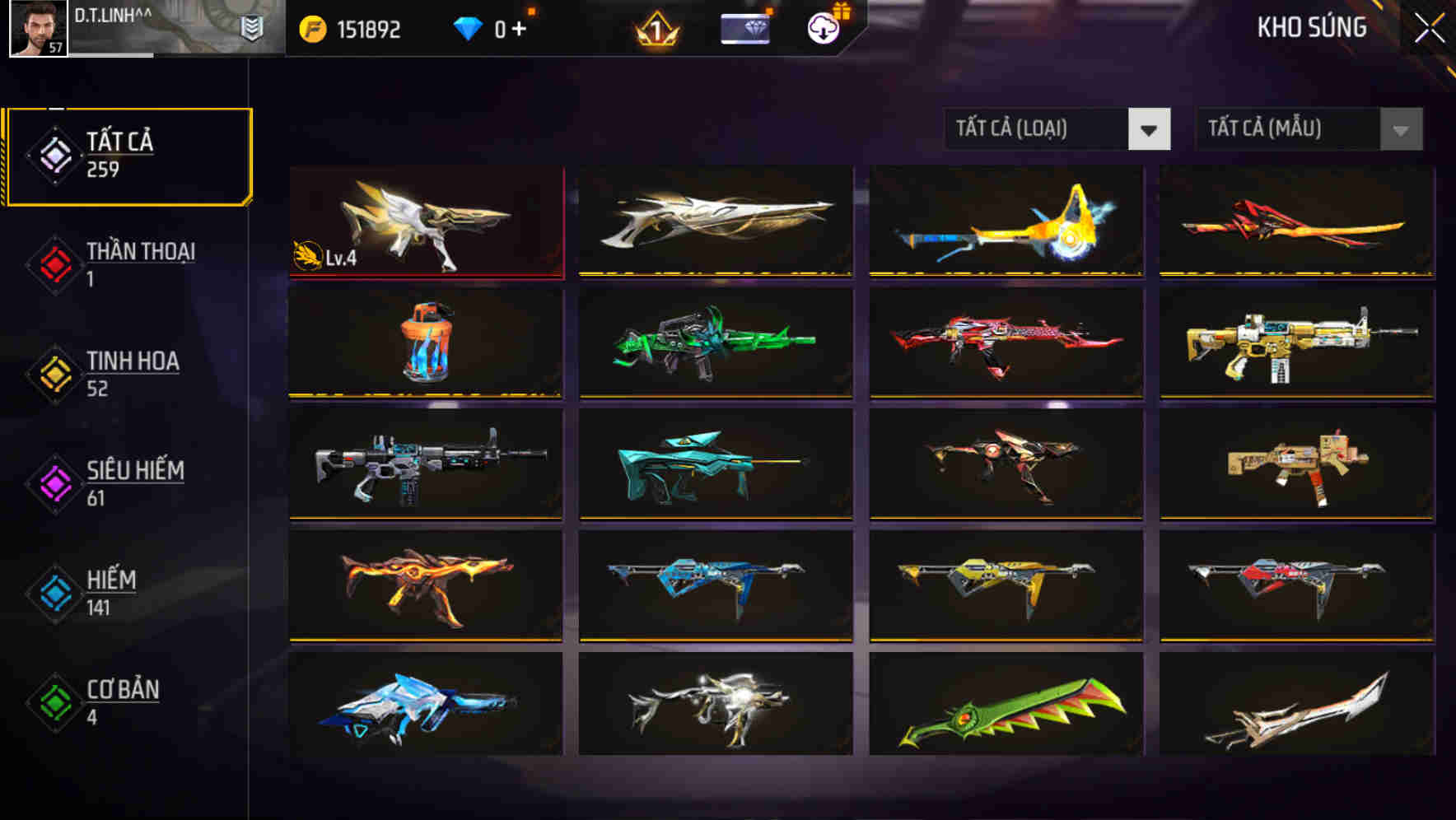Screen dimensions: 1456x820
Task: Click the Lv.4 progress badge on weapon
Action: coord(320,257)
